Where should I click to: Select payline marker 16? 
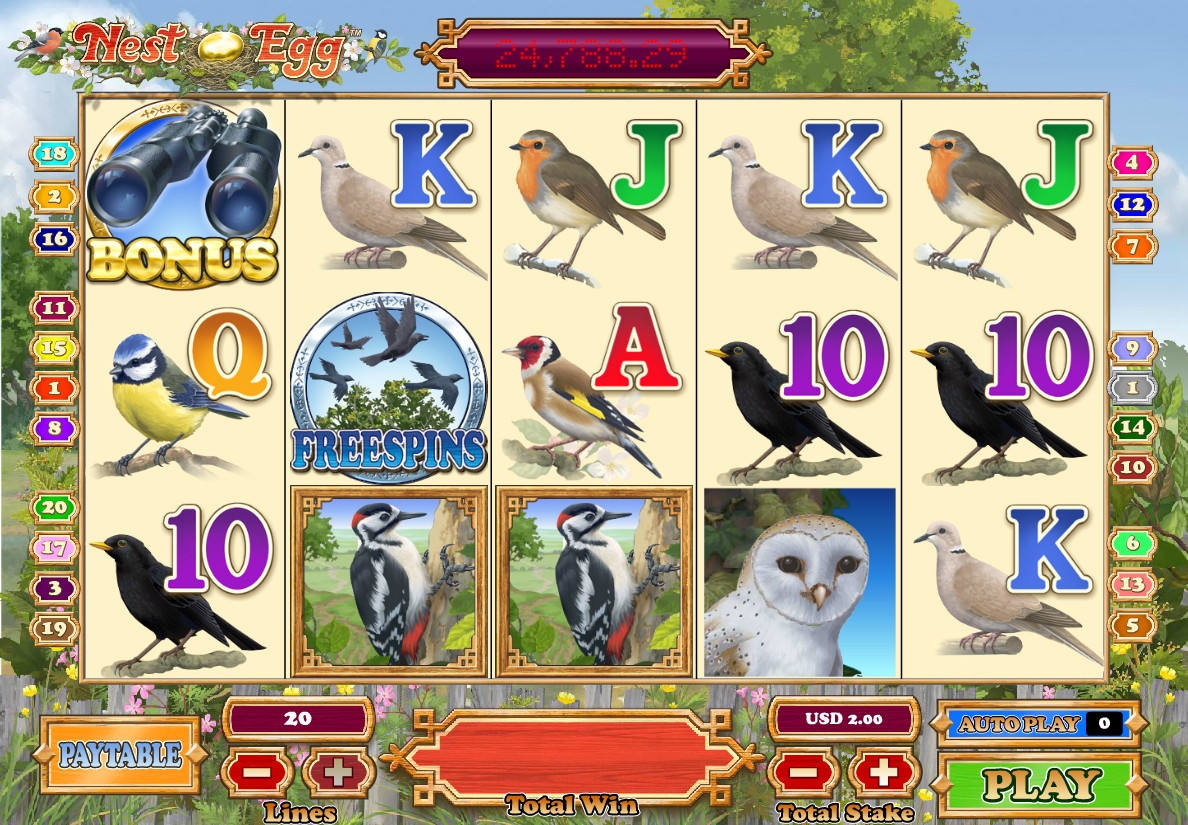click(55, 239)
